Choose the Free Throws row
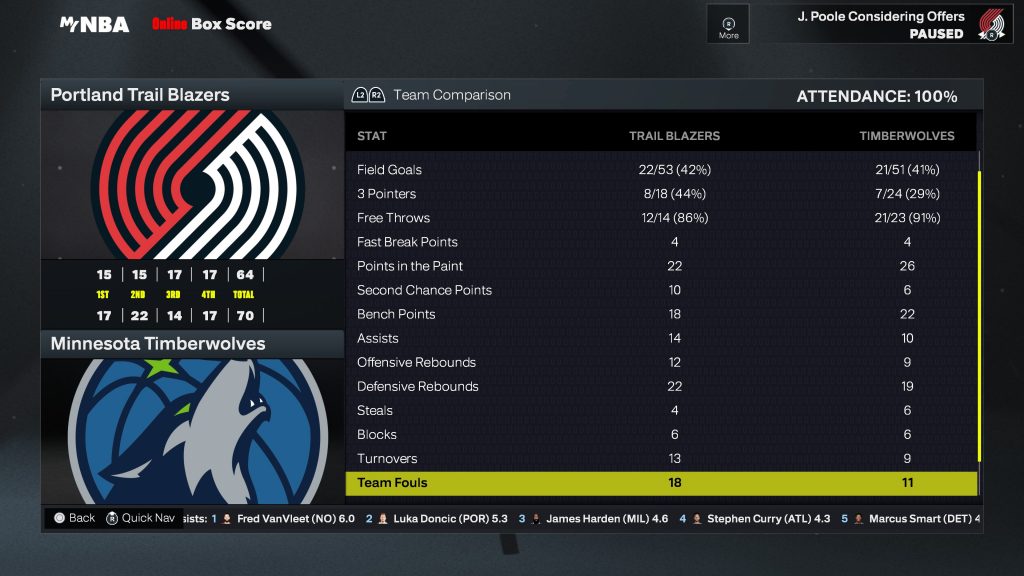Image resolution: width=1024 pixels, height=576 pixels. tap(660, 218)
